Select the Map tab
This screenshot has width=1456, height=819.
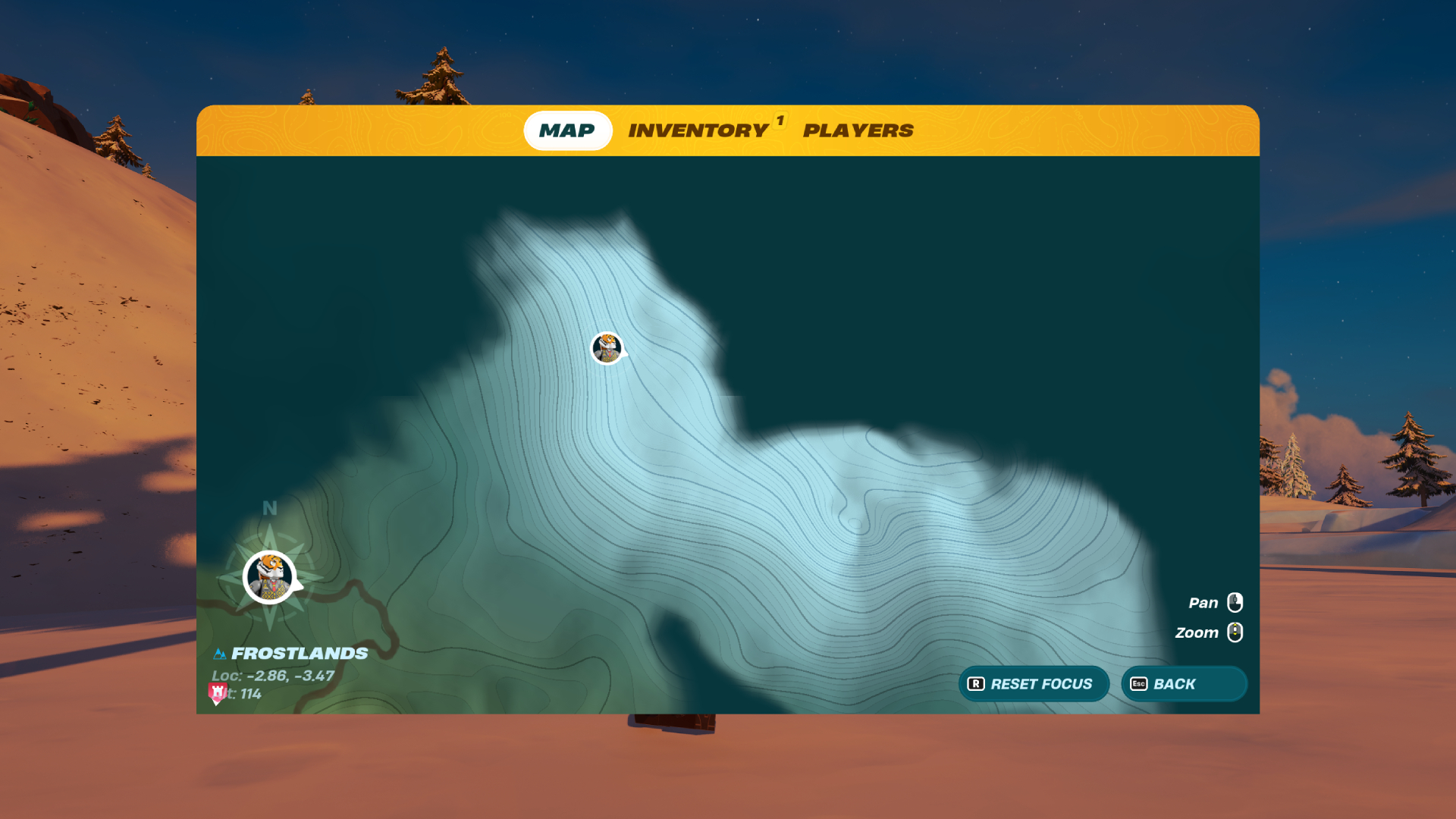click(567, 130)
